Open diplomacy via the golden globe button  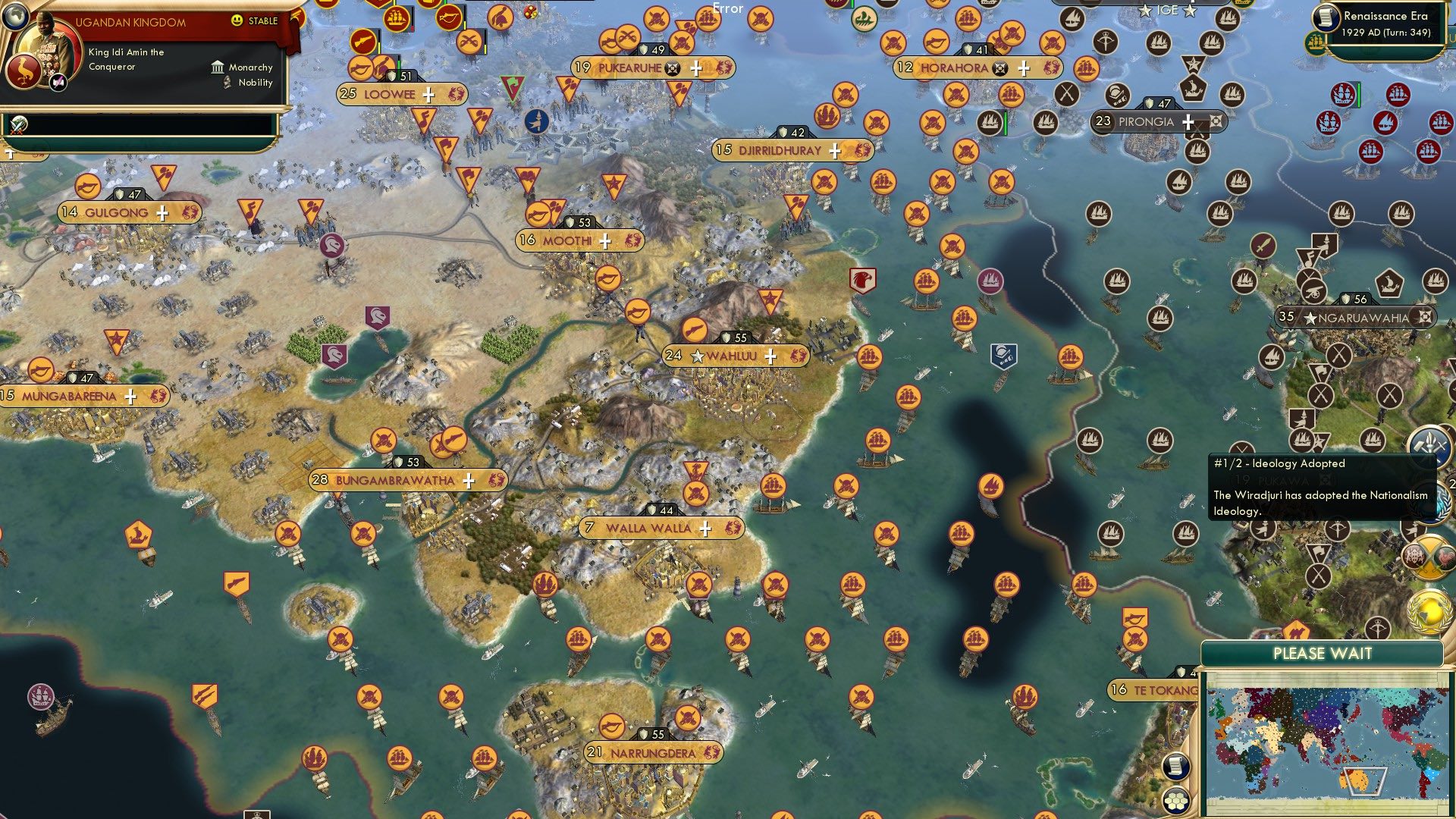[1429, 610]
